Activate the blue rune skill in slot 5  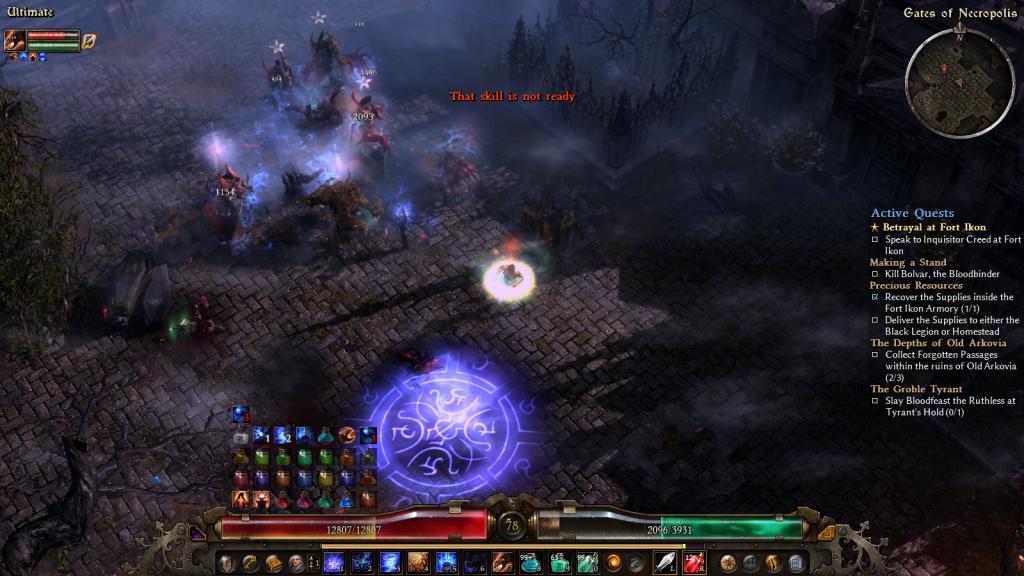[x=446, y=563]
